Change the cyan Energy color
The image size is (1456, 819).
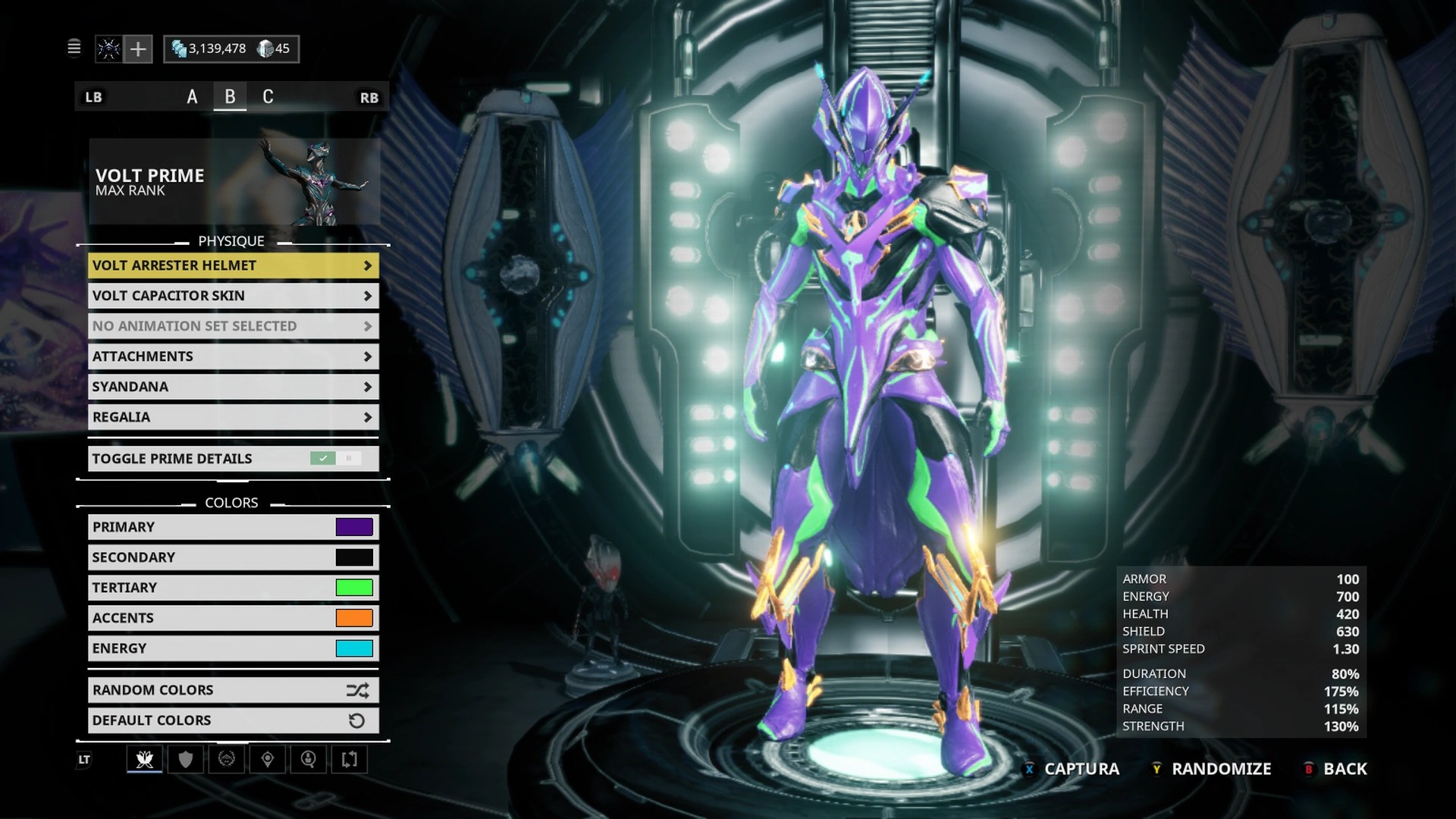pos(354,648)
